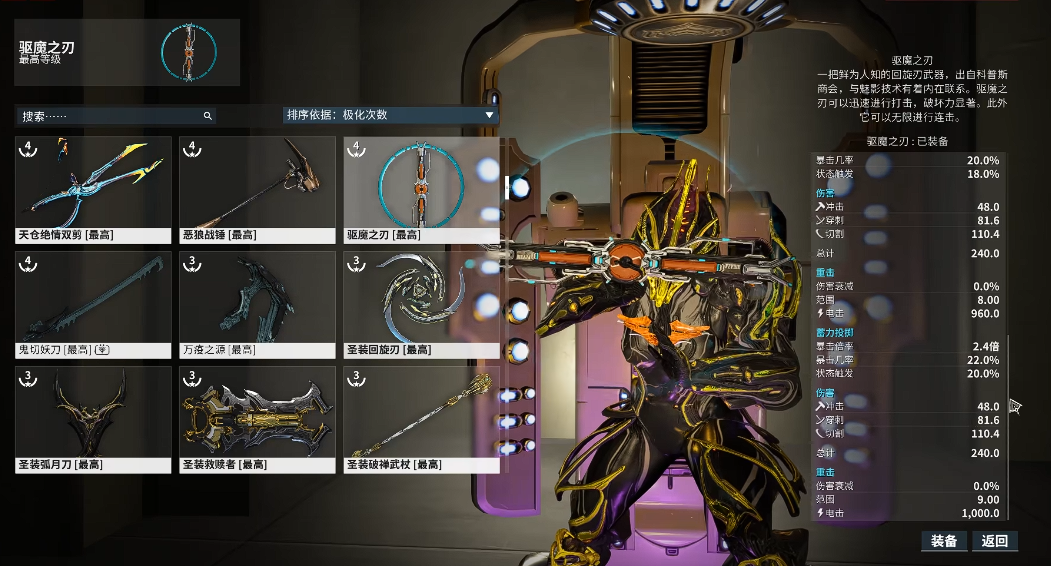Select the 圣装孤月刀 weapon tile
The width and height of the screenshot is (1051, 566).
[93, 419]
